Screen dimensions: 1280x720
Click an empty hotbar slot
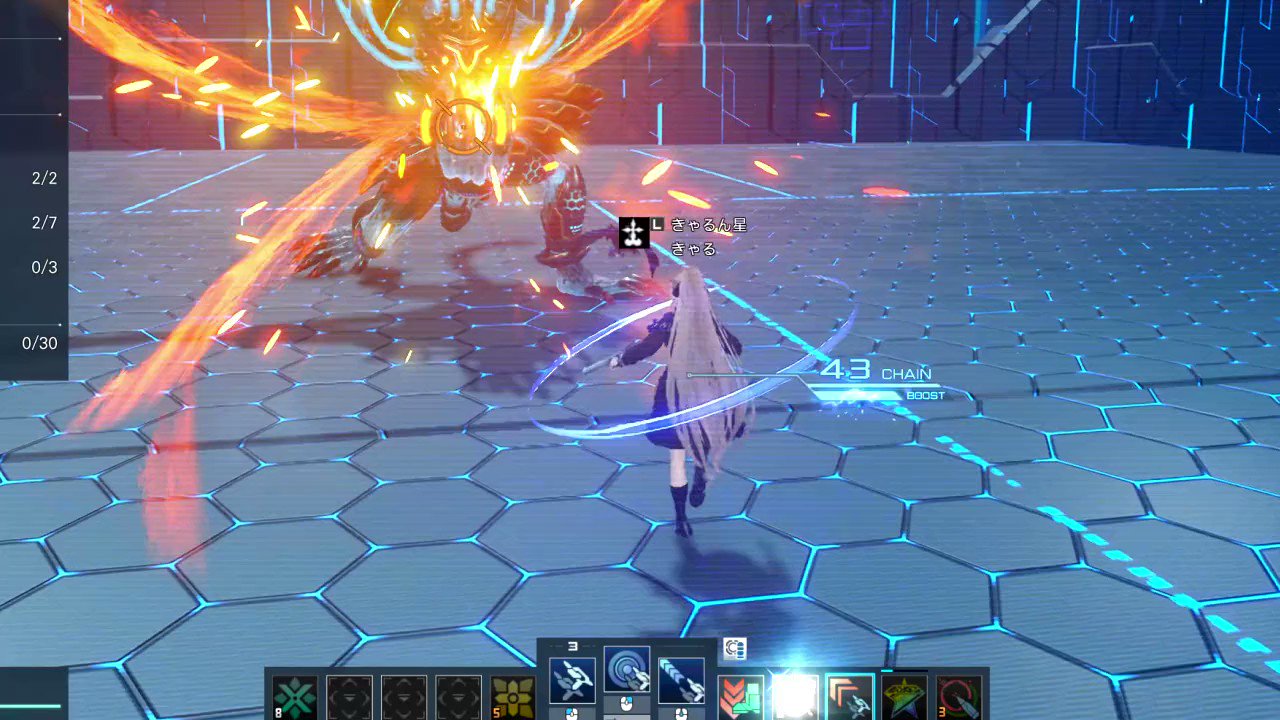(x=405, y=697)
